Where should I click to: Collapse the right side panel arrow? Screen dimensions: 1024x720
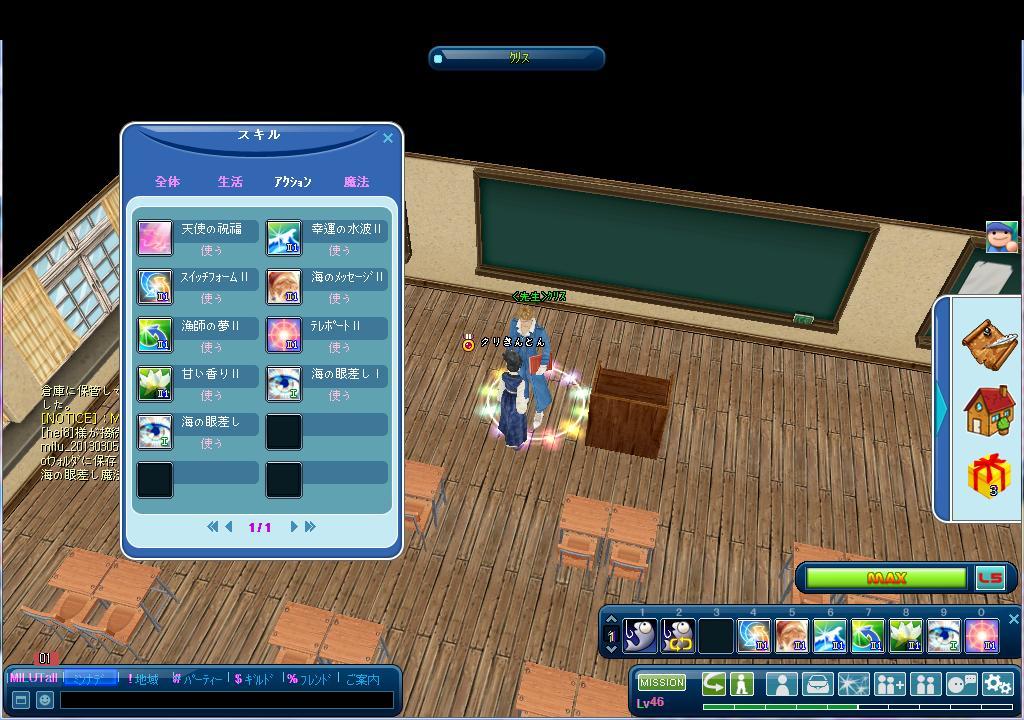point(942,407)
